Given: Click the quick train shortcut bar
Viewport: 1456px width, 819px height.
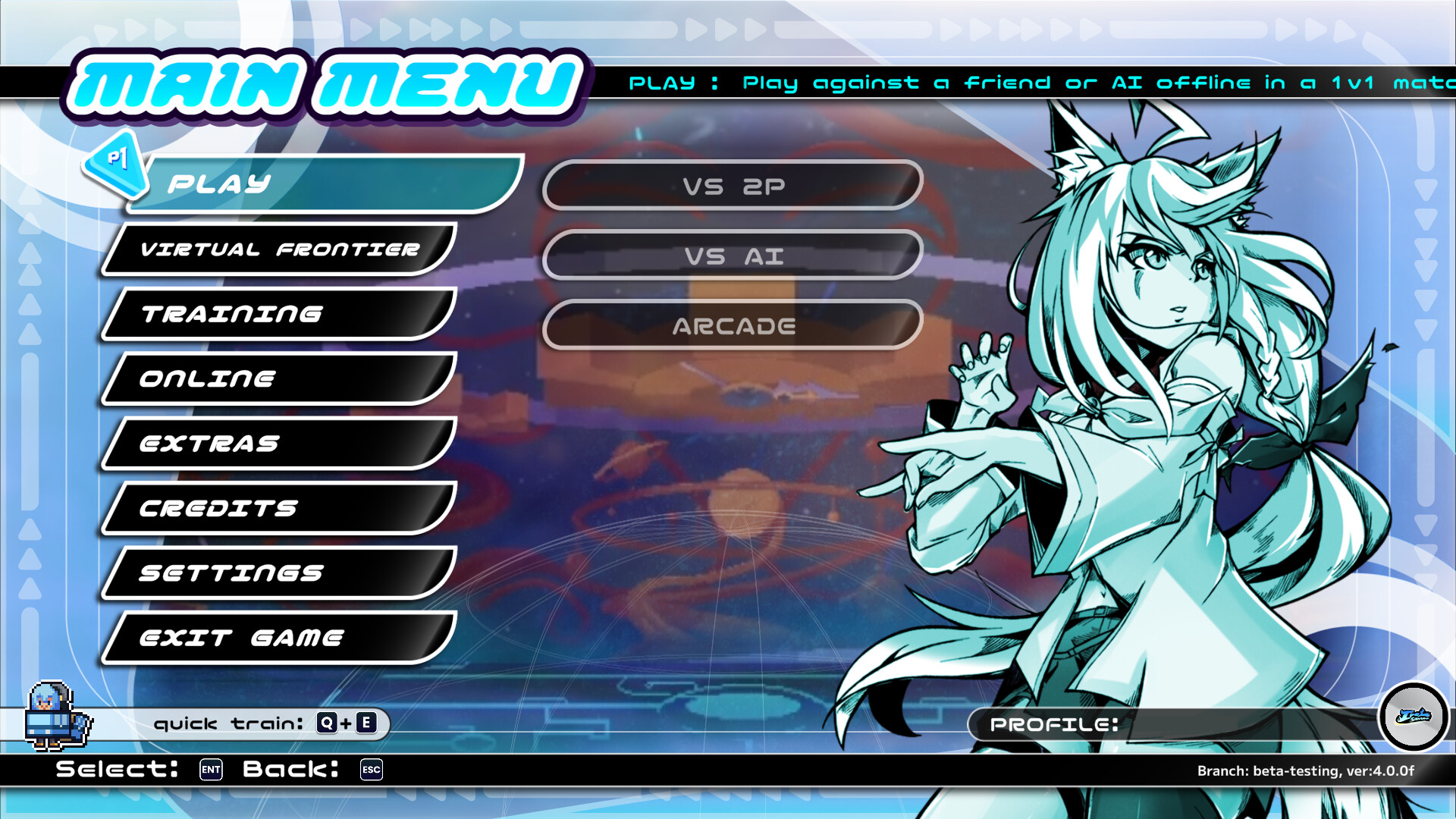Looking at the screenshot, I should (x=265, y=723).
